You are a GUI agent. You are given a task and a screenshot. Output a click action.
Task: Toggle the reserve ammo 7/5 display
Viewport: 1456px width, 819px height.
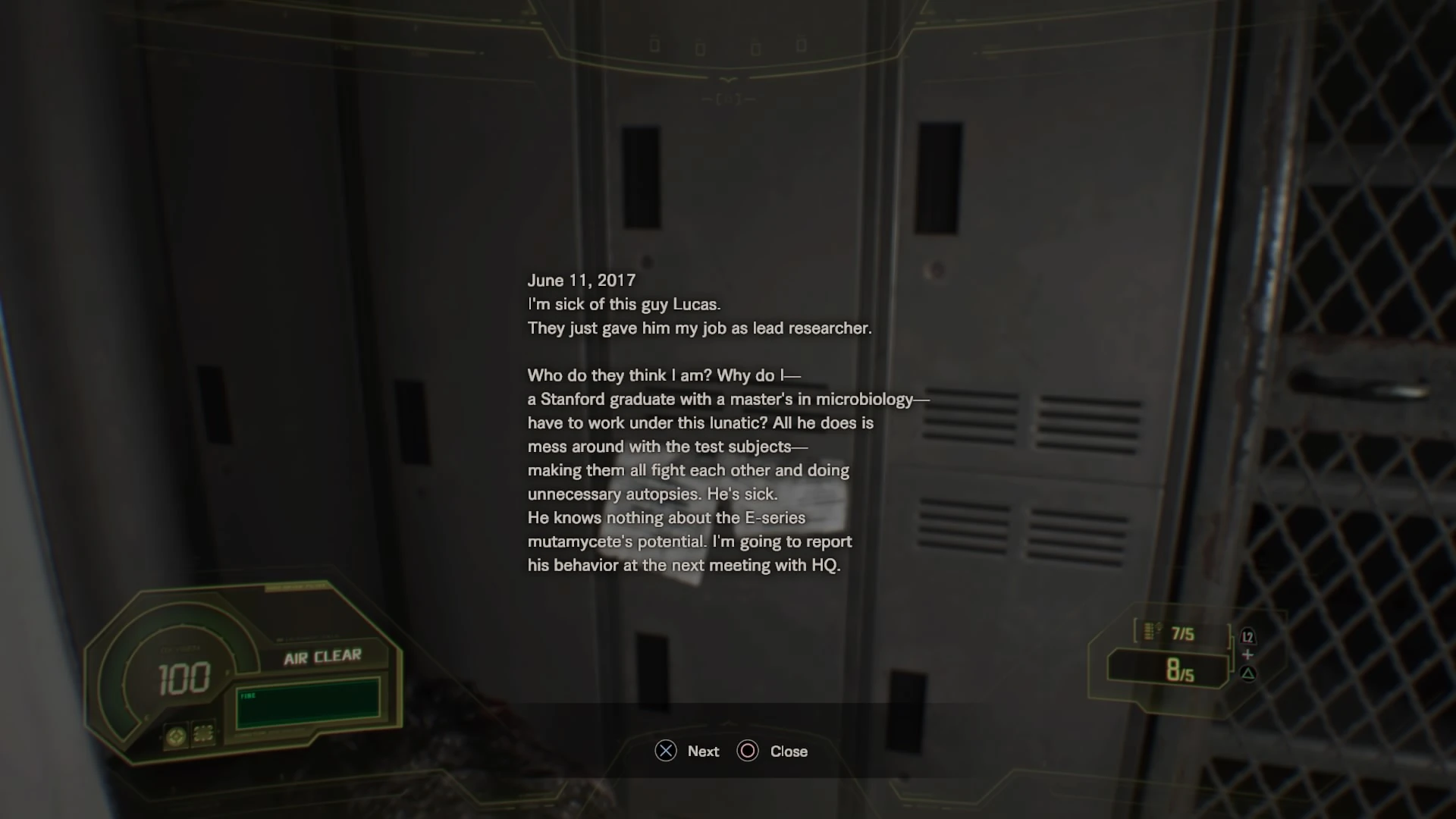coord(1183,632)
